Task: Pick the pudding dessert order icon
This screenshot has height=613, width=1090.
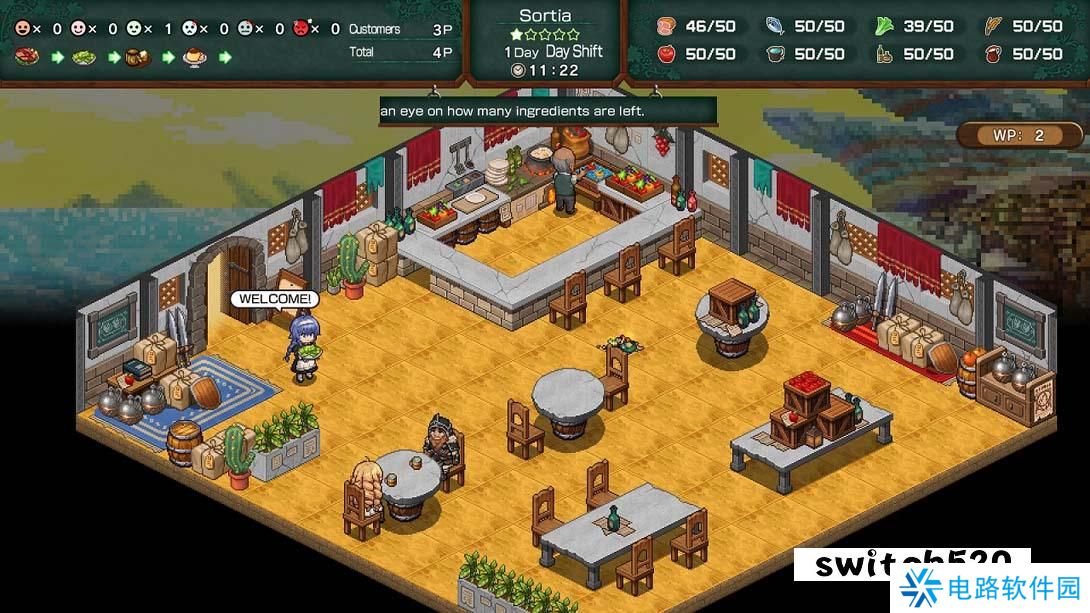Action: (x=193, y=57)
